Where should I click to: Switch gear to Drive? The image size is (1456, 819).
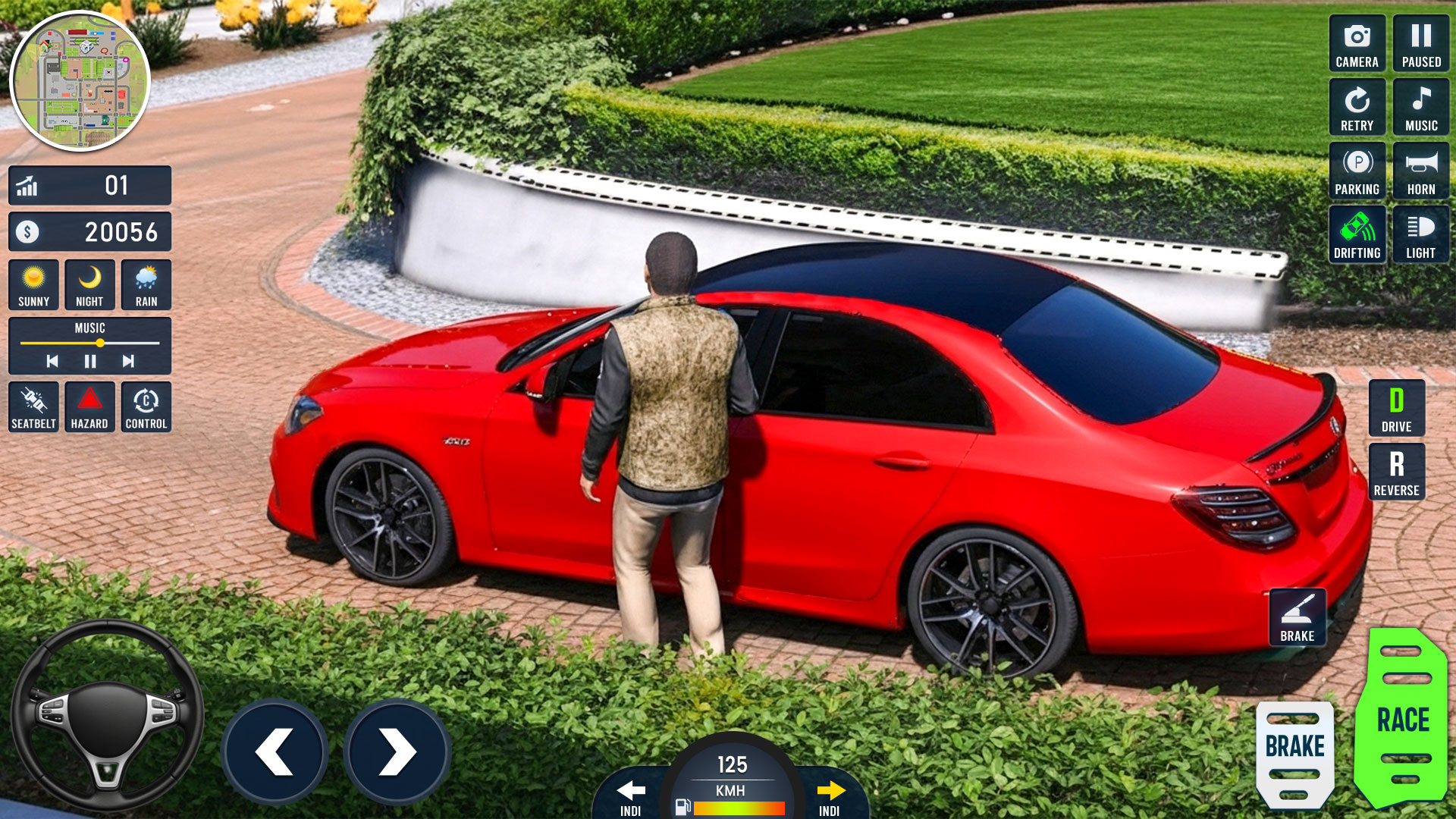click(x=1396, y=408)
